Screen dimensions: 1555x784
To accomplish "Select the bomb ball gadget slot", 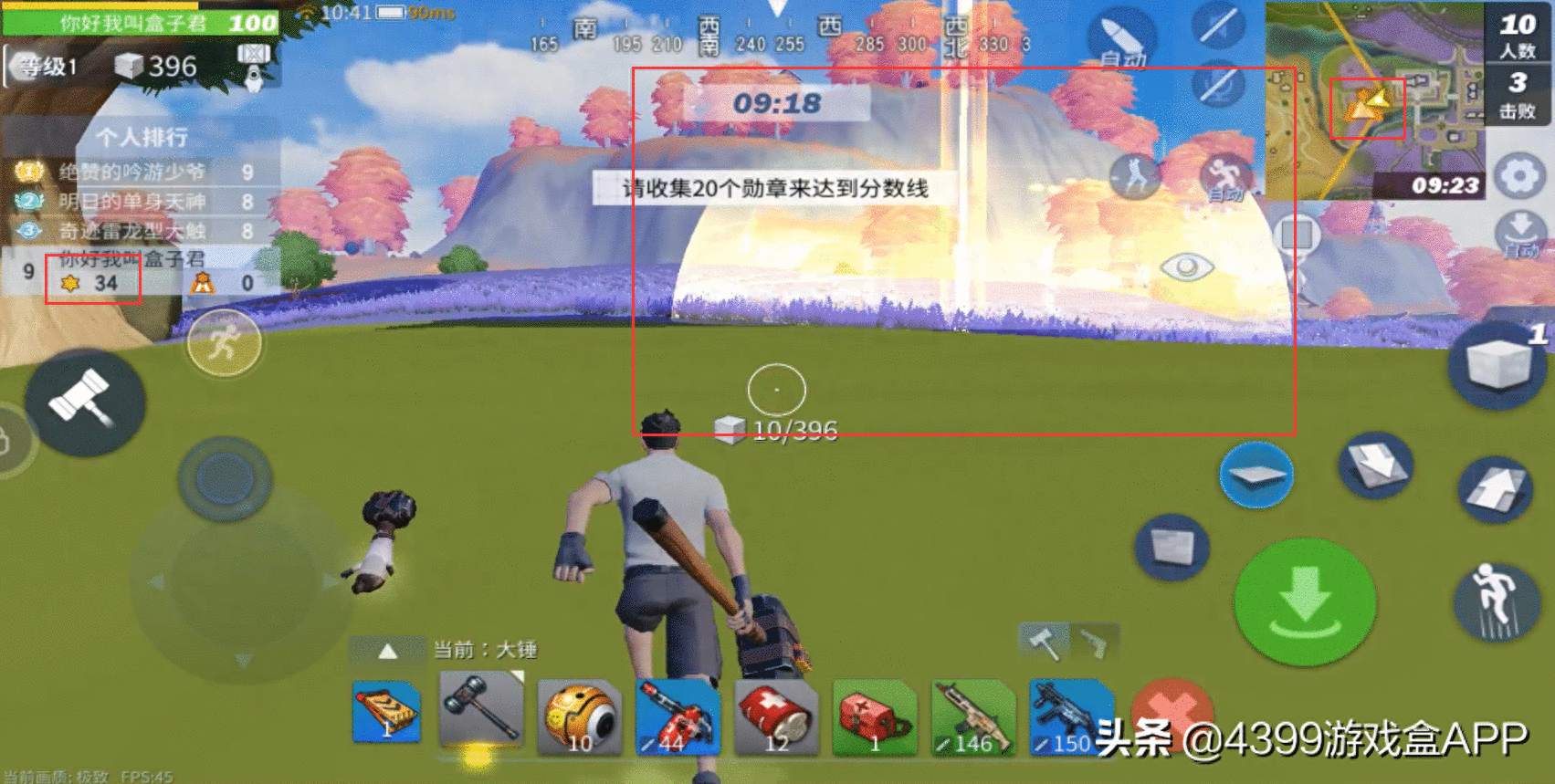I will pyautogui.click(x=581, y=716).
